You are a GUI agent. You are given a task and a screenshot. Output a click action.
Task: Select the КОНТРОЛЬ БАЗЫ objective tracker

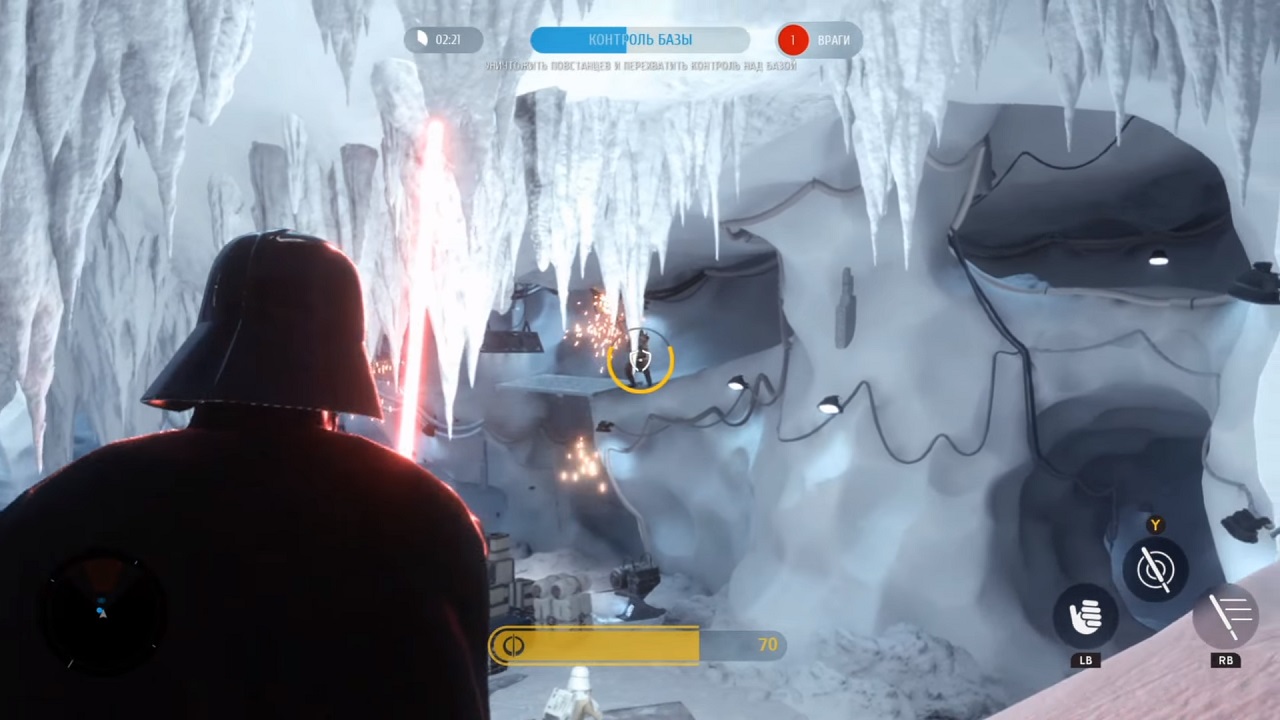[640, 40]
